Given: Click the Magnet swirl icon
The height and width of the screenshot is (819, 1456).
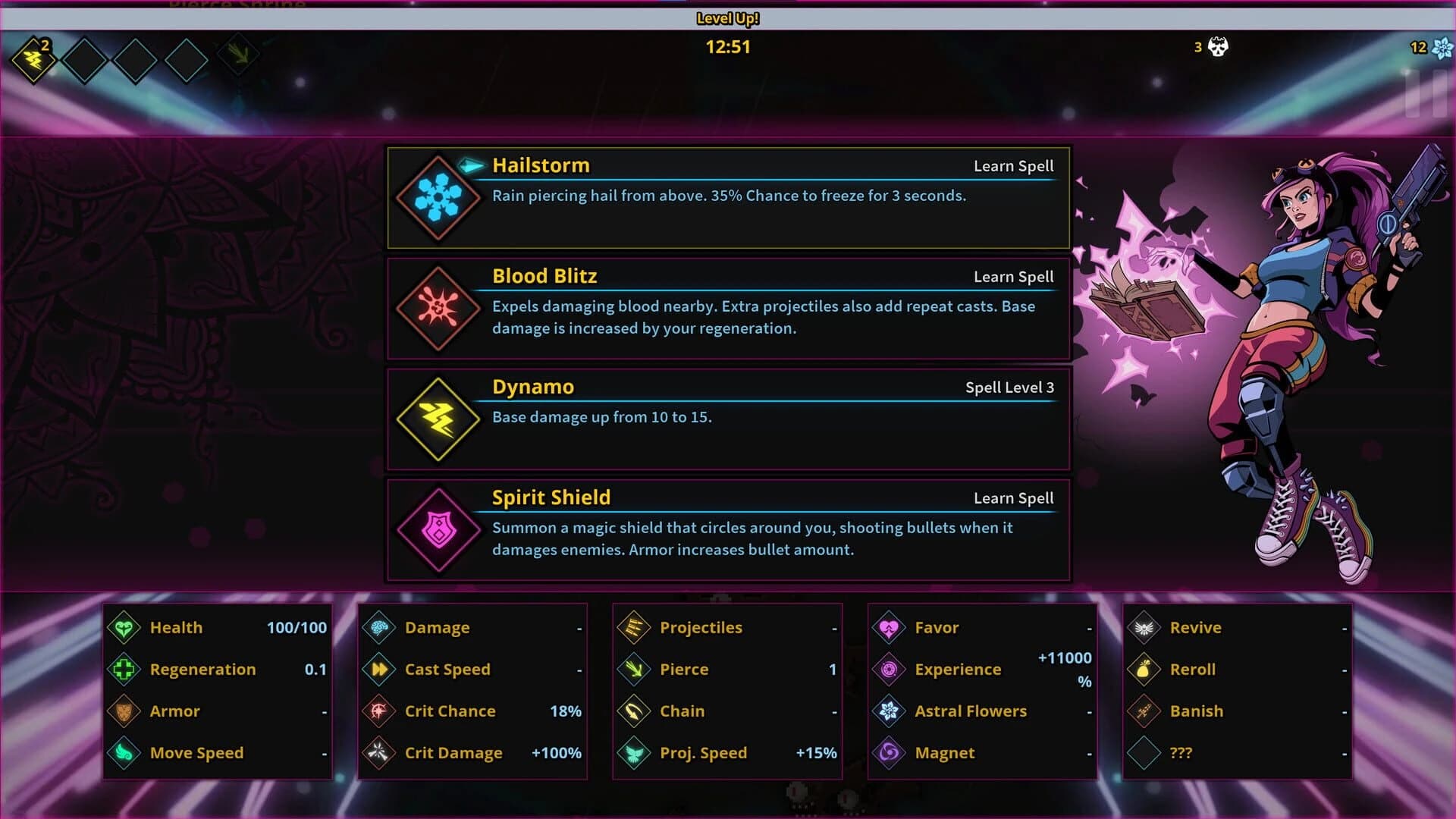Looking at the screenshot, I should click(x=889, y=752).
